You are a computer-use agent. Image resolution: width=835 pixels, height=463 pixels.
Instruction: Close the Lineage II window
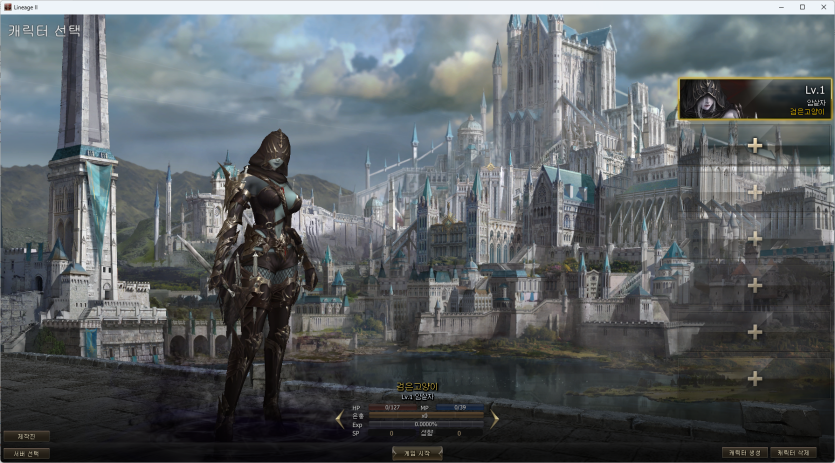tap(823, 7)
